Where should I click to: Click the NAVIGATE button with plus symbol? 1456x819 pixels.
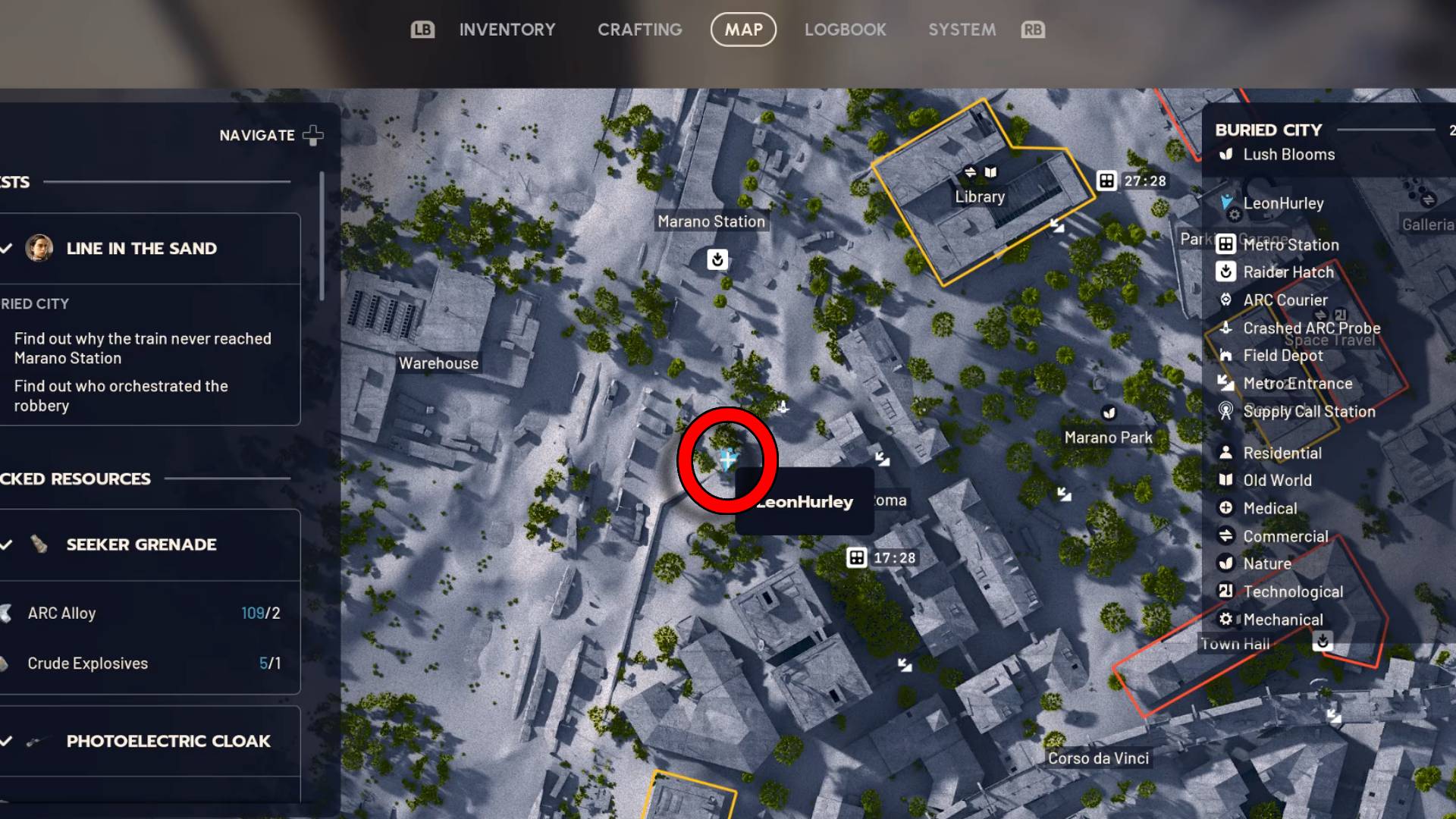click(x=269, y=135)
